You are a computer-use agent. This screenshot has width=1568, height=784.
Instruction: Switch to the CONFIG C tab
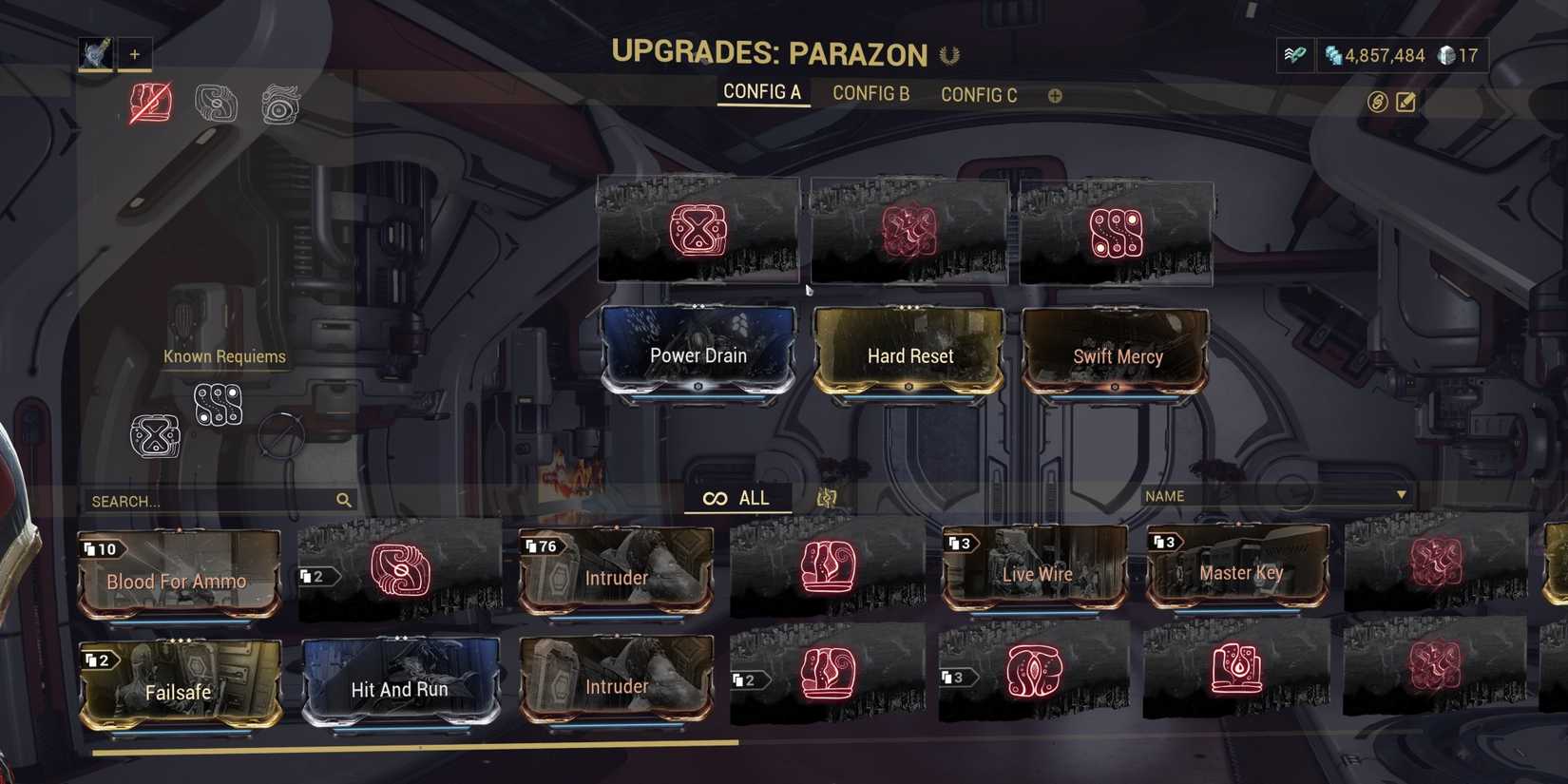pos(978,94)
